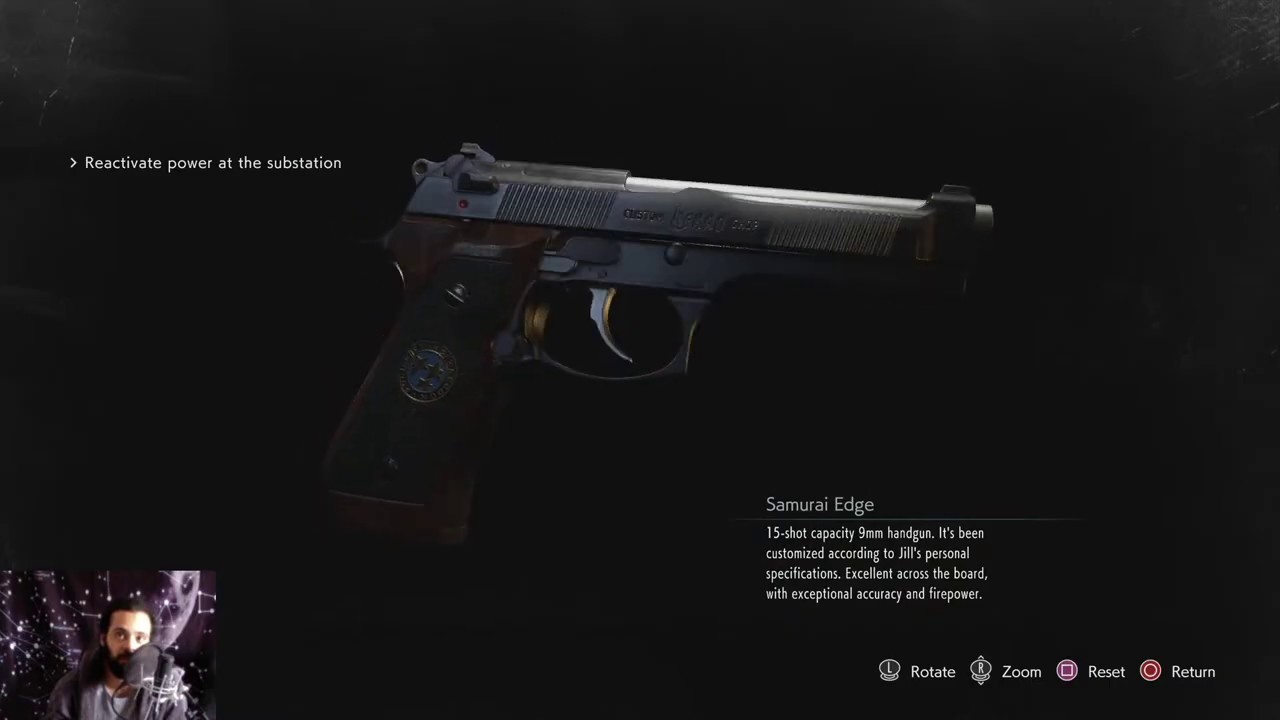Select the red circle PlayStation glyph

click(x=1150, y=671)
